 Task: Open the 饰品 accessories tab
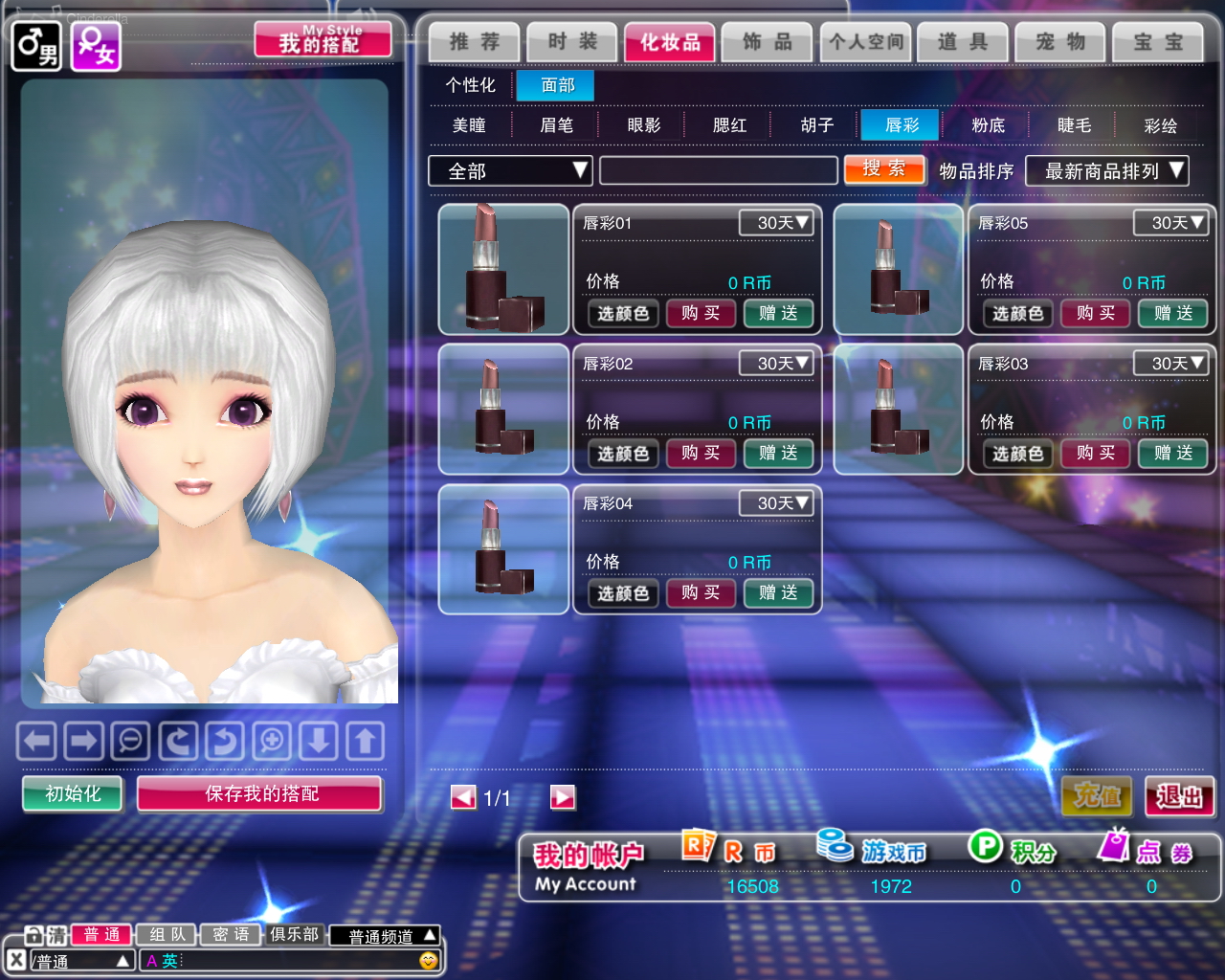[x=767, y=42]
